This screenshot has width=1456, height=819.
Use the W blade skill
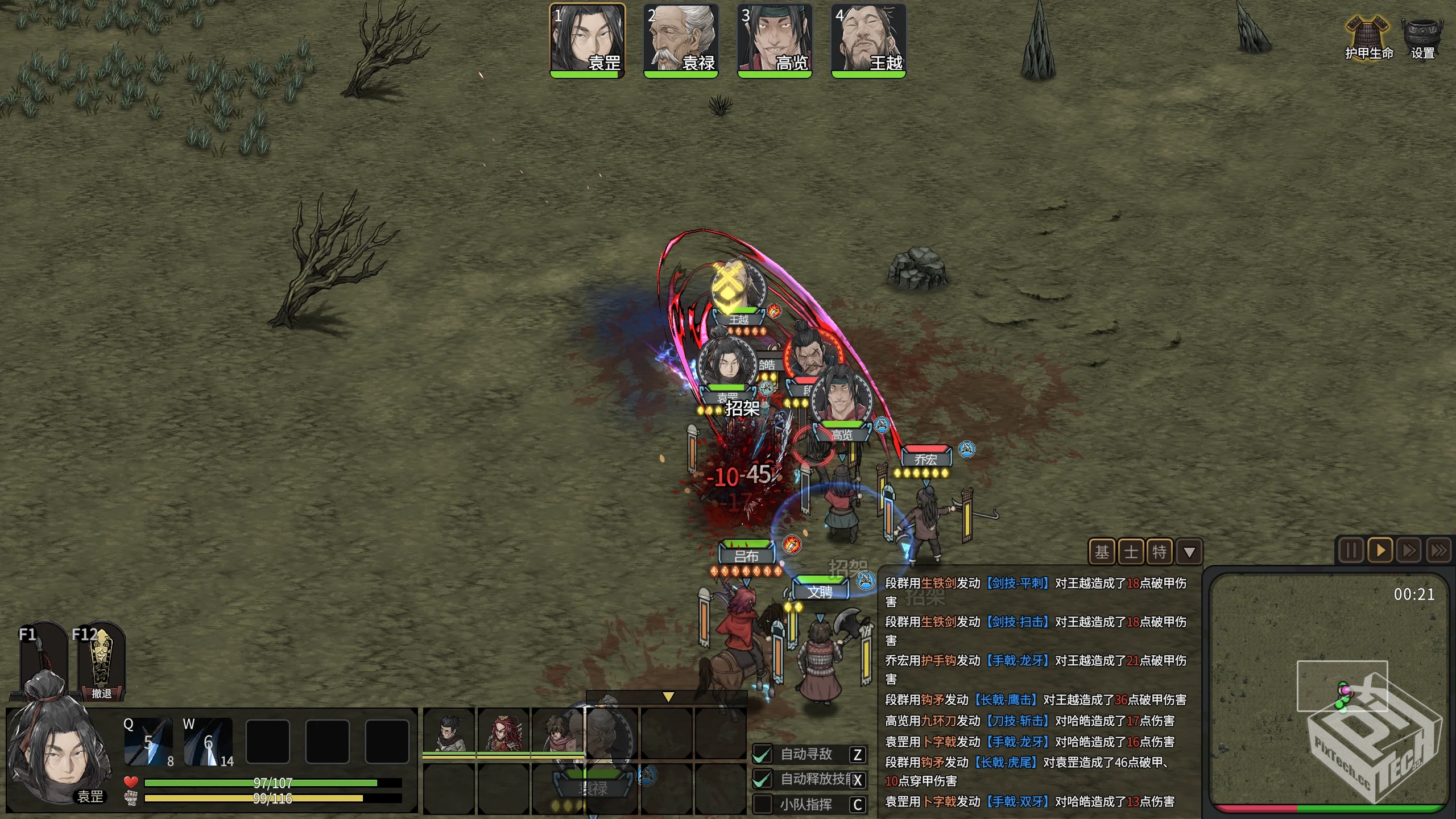208,742
